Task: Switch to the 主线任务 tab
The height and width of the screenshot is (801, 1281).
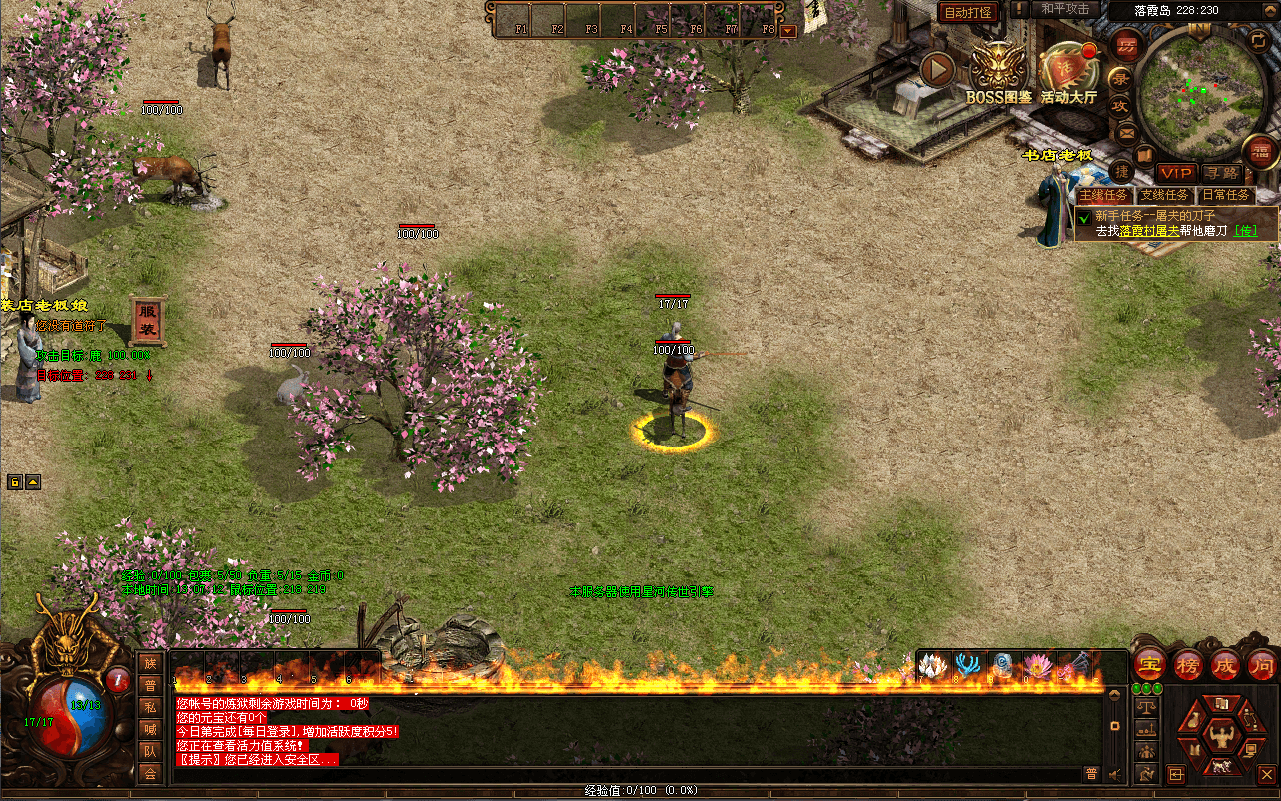Action: point(1103,195)
